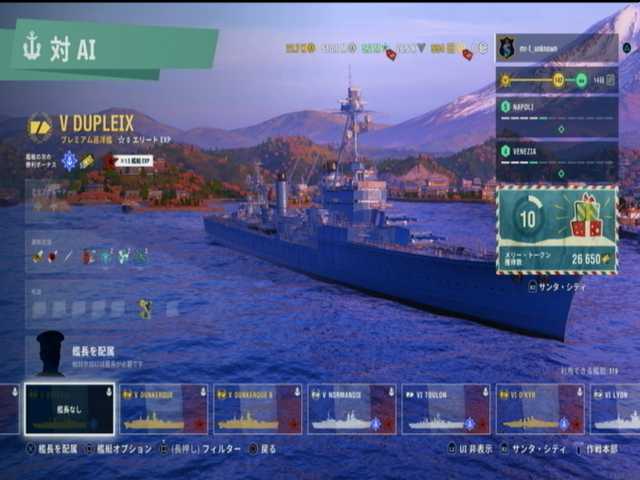Open the Santa City gift event banner
Screen dimensions: 640x480
(x=557, y=230)
